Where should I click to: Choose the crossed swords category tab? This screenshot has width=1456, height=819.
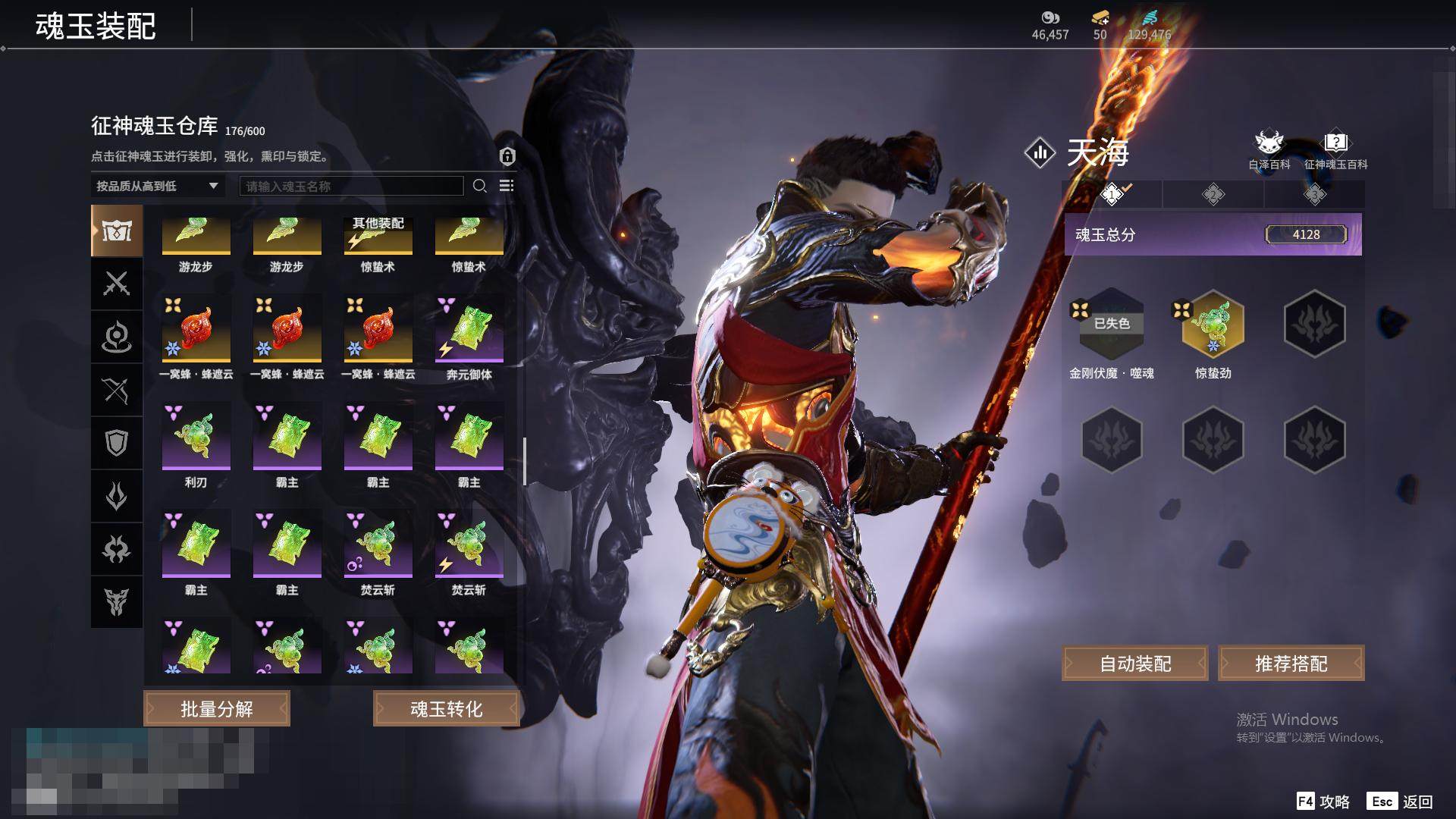pyautogui.click(x=117, y=284)
